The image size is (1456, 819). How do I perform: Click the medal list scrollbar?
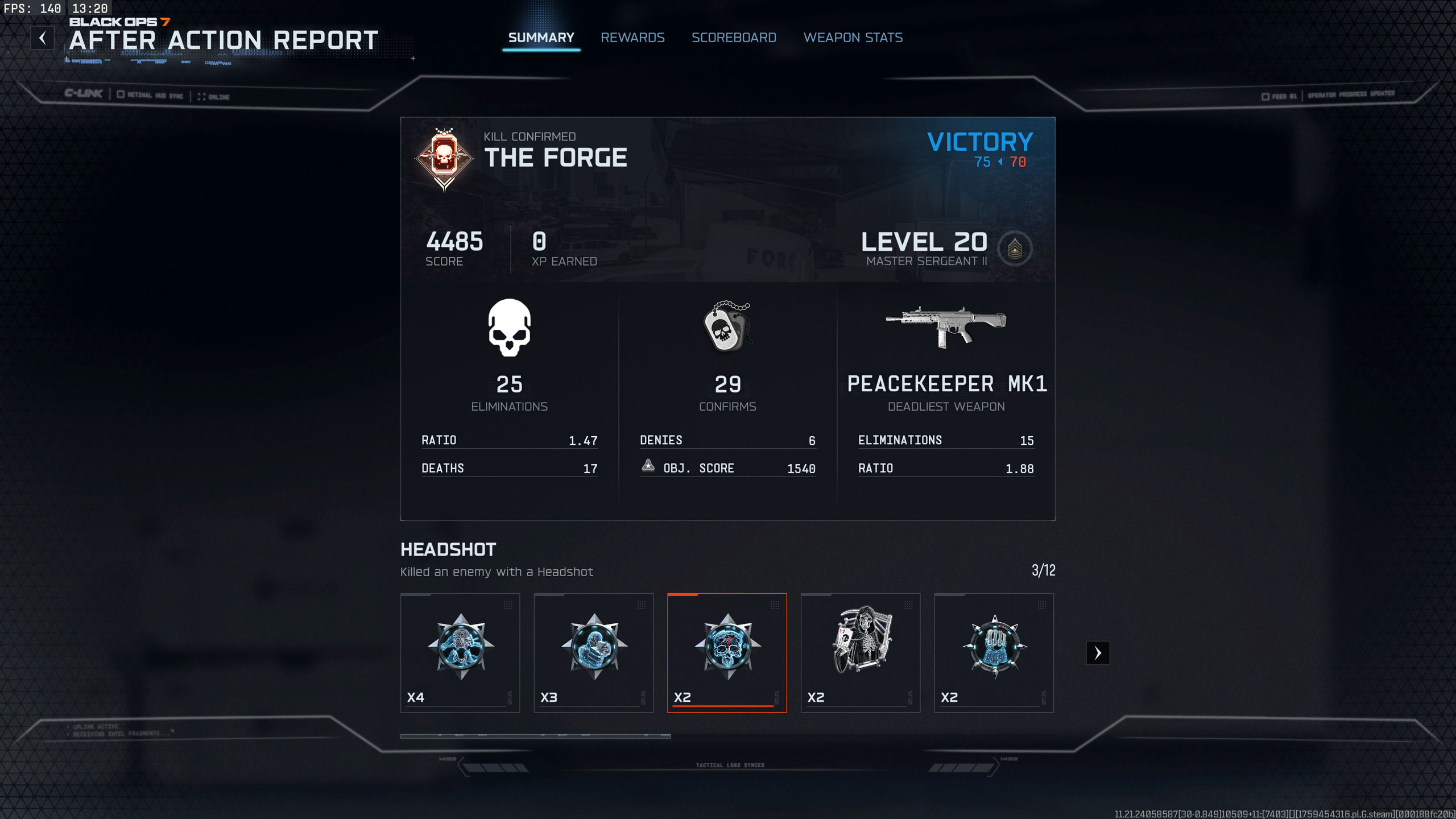[535, 736]
